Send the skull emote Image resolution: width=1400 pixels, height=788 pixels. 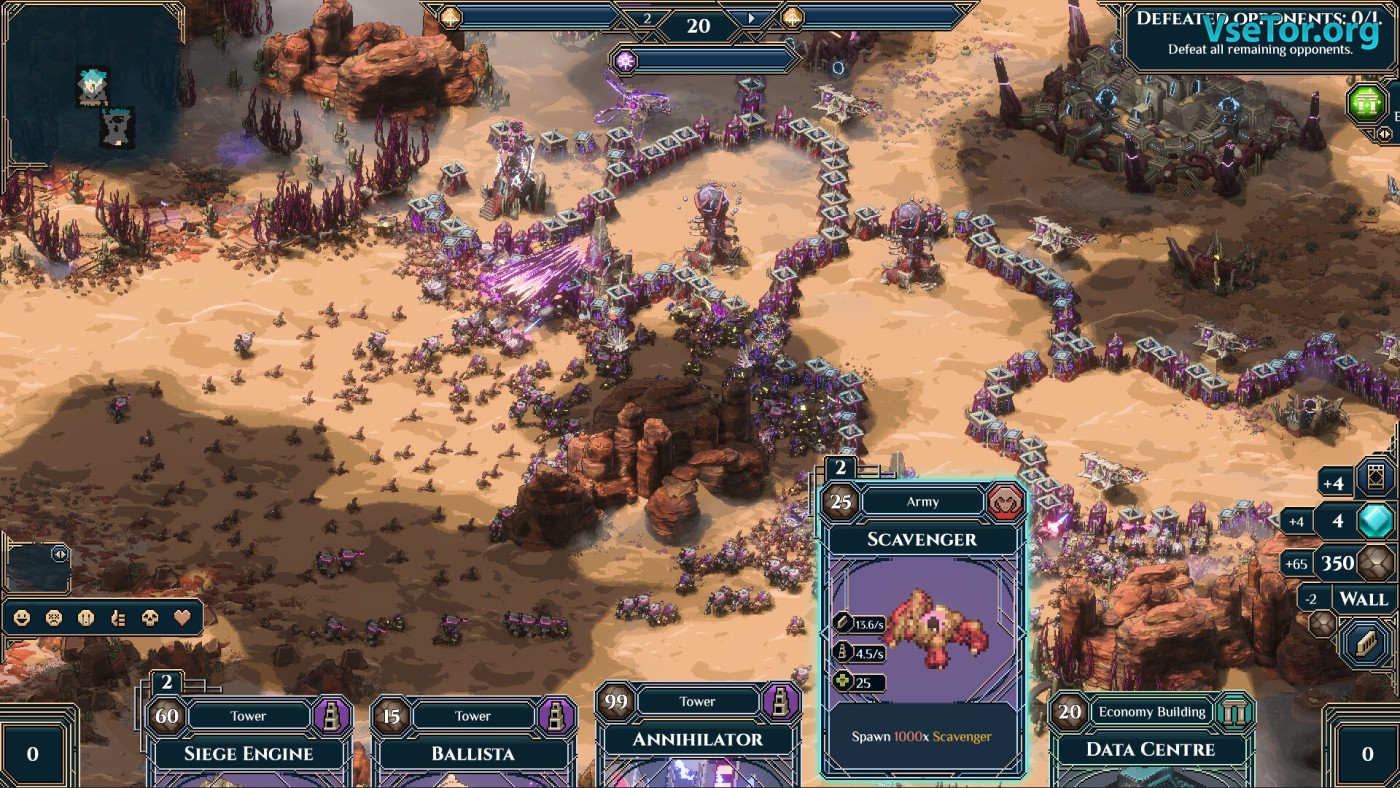click(150, 618)
